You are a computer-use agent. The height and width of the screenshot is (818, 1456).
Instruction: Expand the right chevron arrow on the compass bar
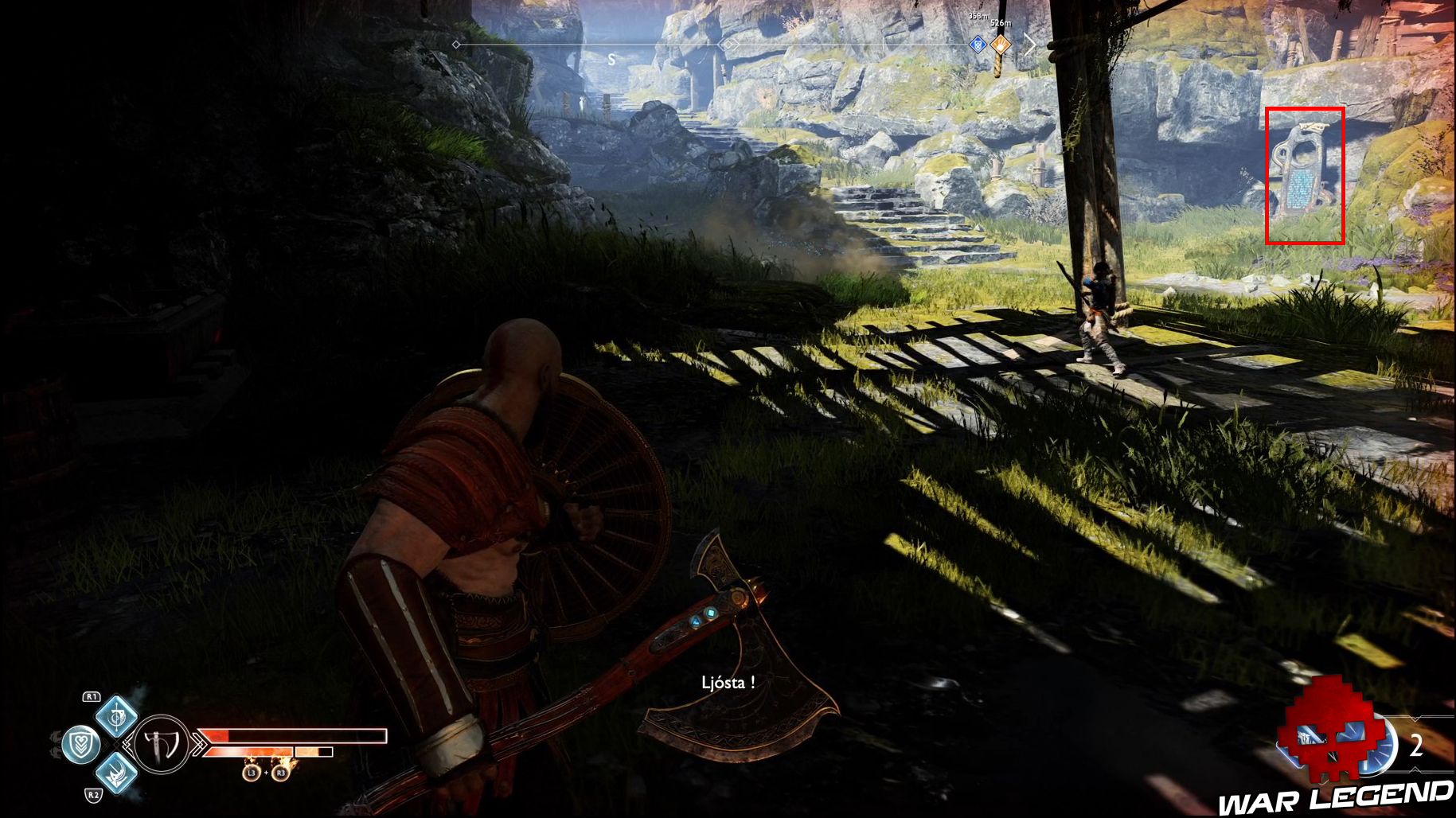pyautogui.click(x=1030, y=45)
